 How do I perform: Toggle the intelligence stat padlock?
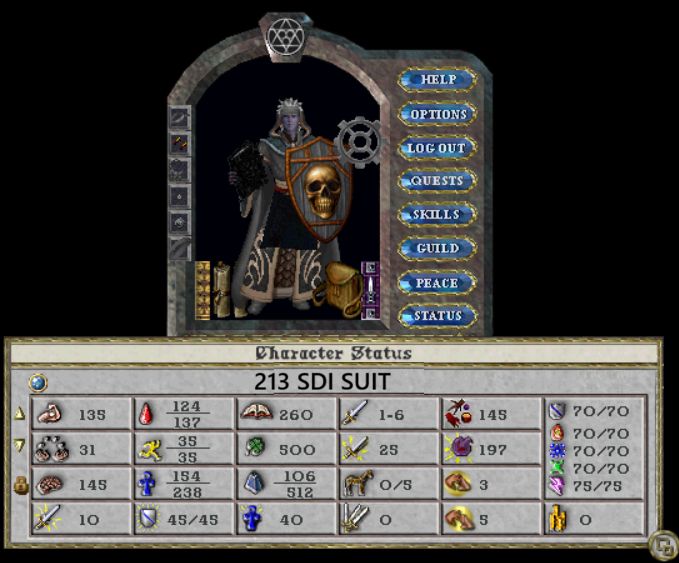pos(20,483)
